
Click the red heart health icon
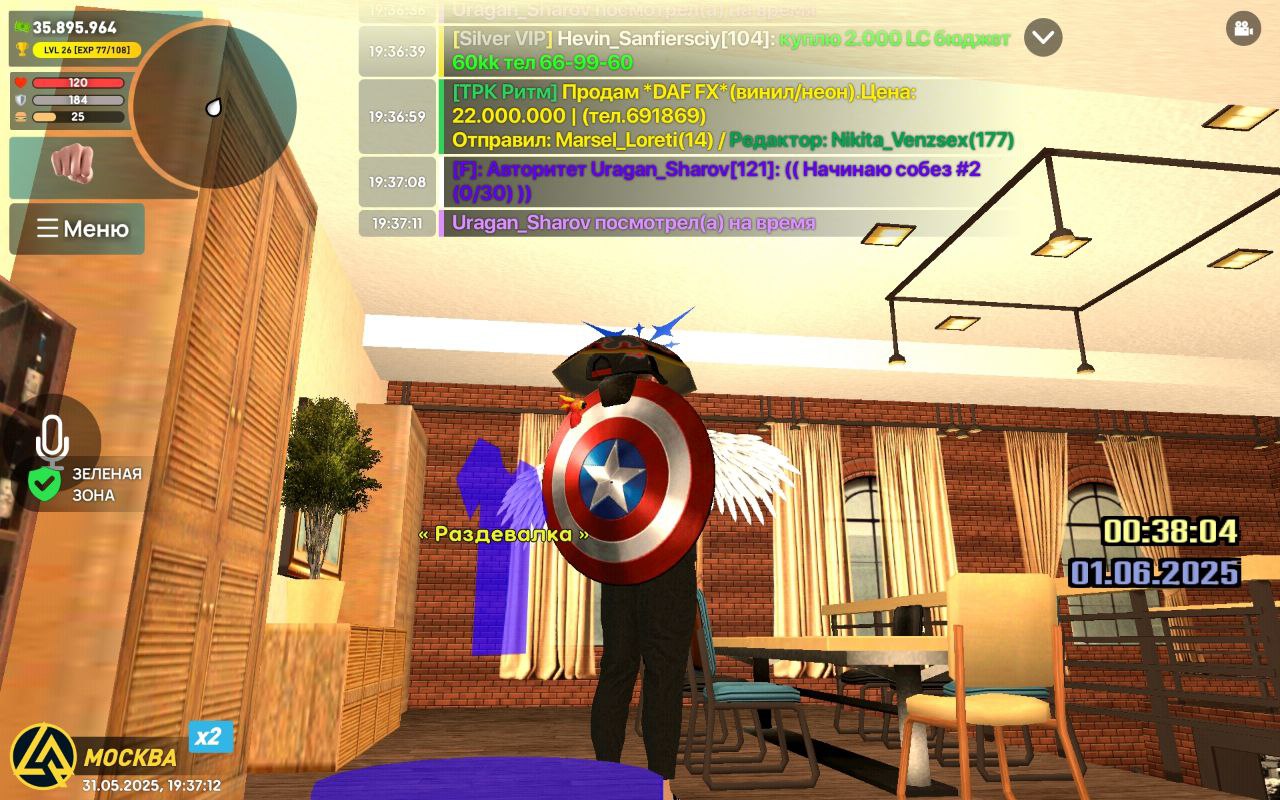pyautogui.click(x=22, y=83)
